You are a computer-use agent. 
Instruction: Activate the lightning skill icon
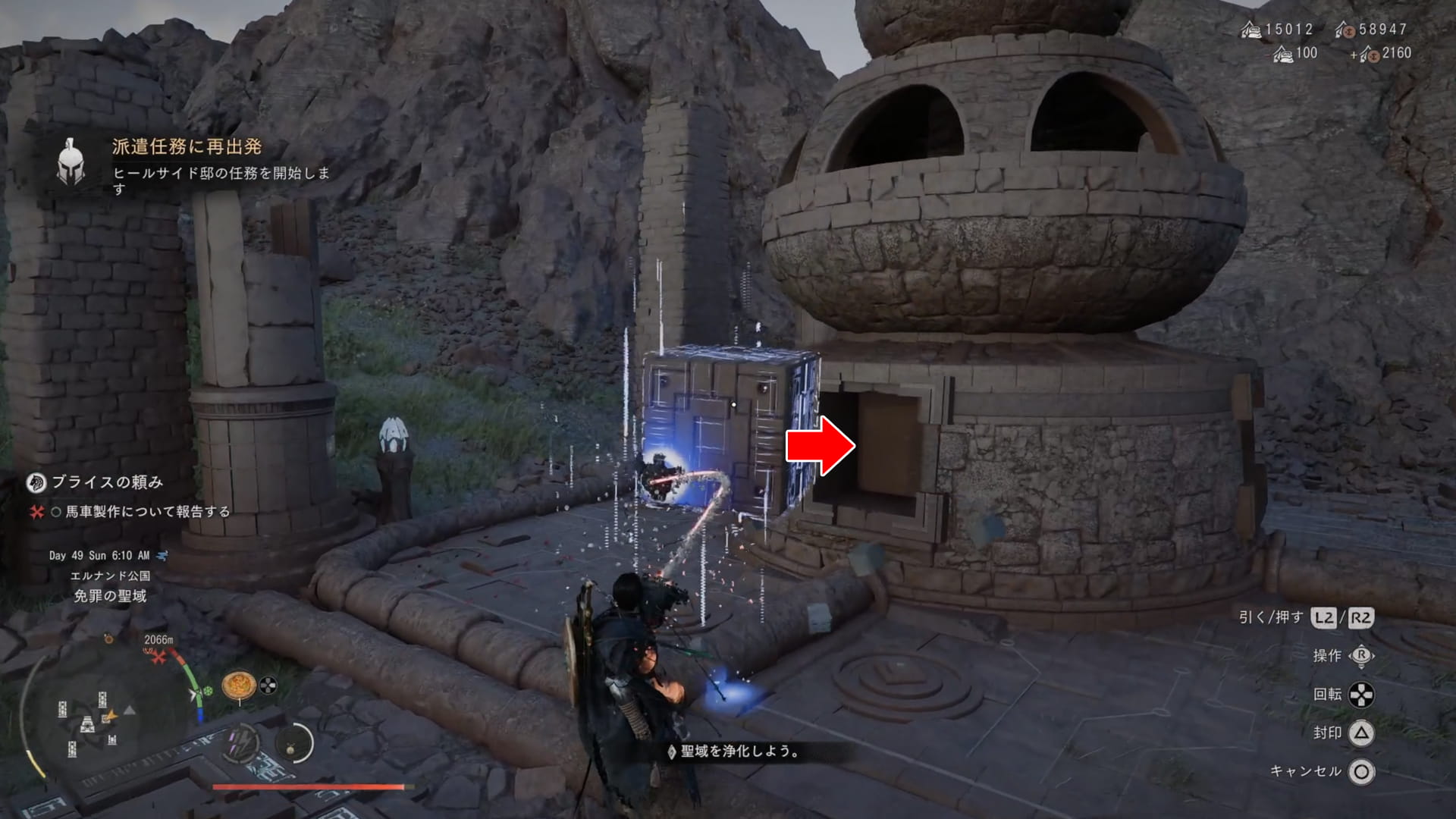[x=242, y=744]
